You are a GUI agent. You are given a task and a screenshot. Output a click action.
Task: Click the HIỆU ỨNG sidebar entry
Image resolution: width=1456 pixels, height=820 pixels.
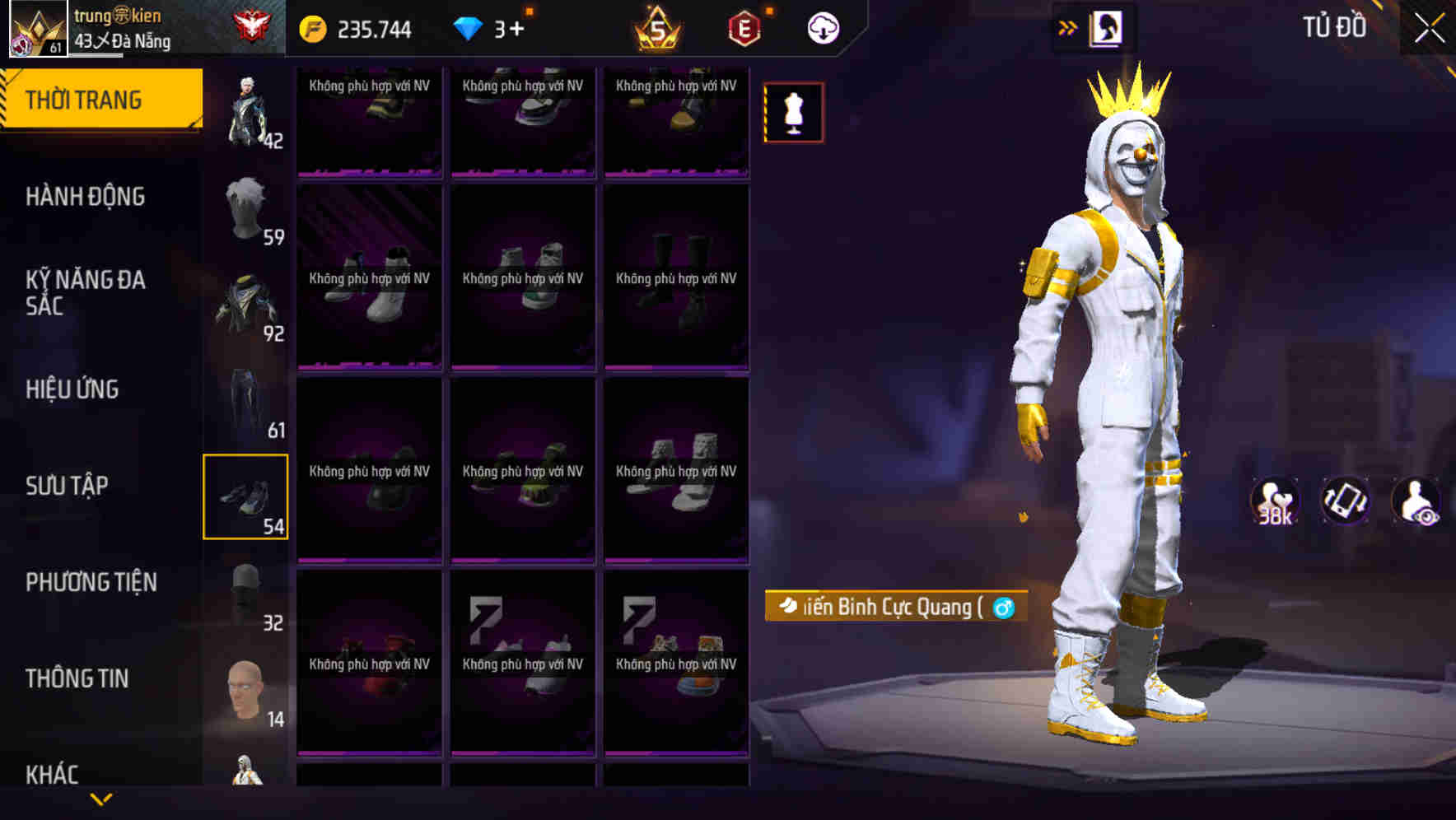[74, 389]
